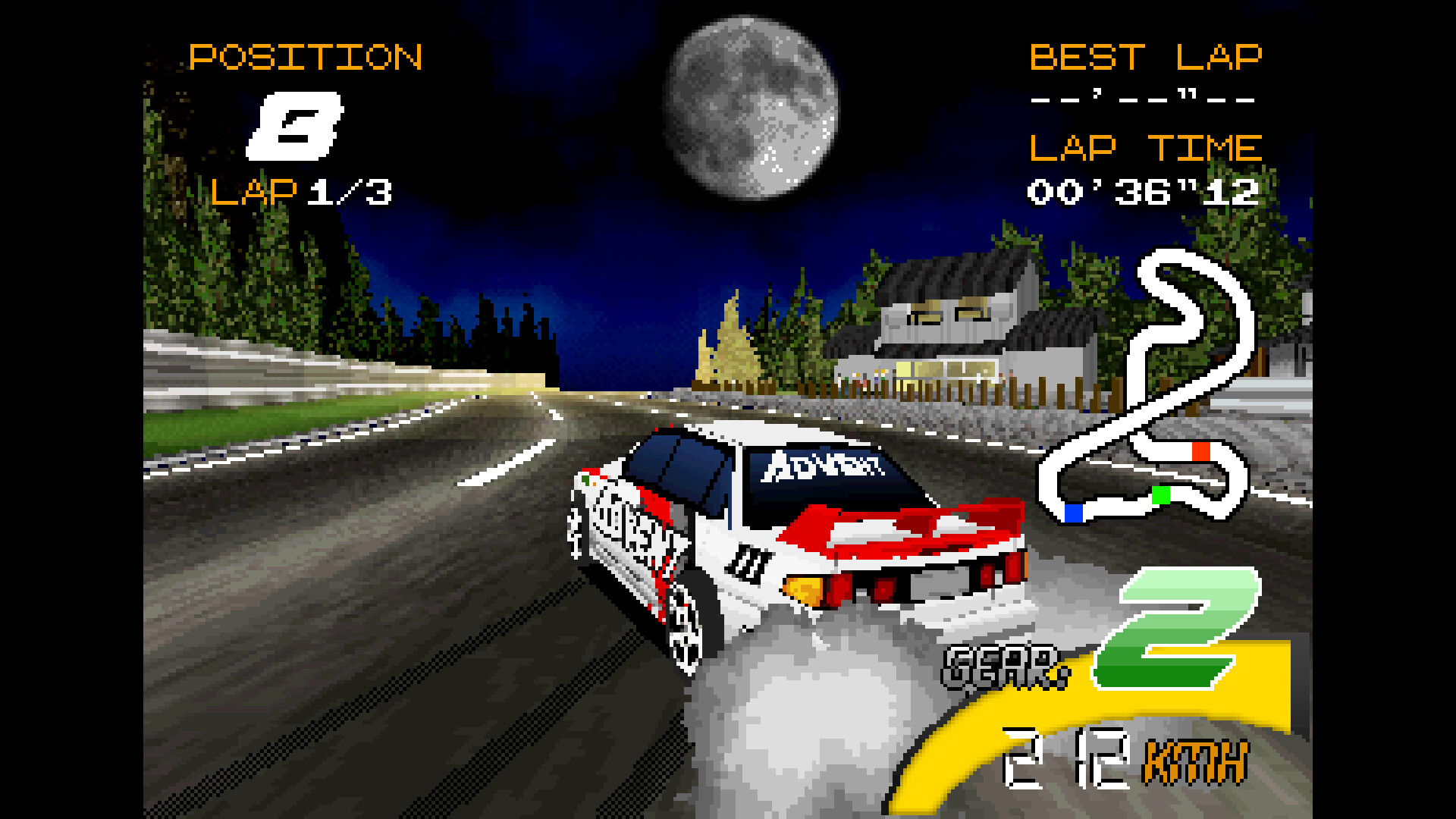Click the BEST LAP header text
This screenshot has width=1456, height=819.
point(1147,57)
